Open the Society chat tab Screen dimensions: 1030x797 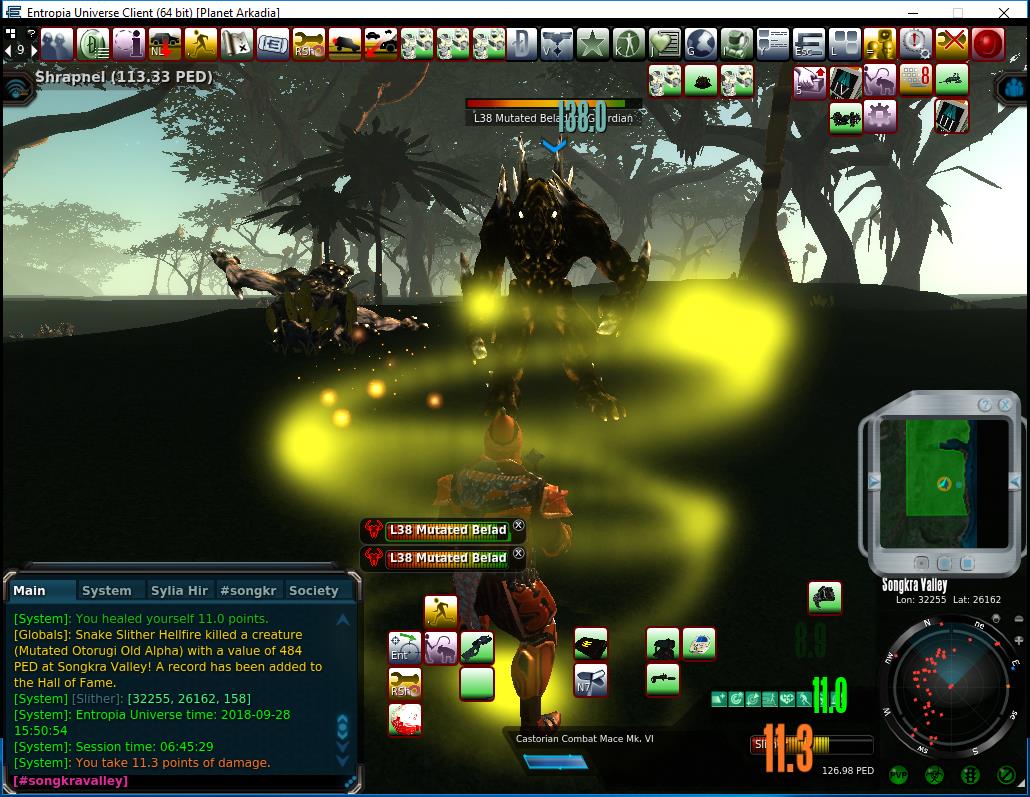313,590
